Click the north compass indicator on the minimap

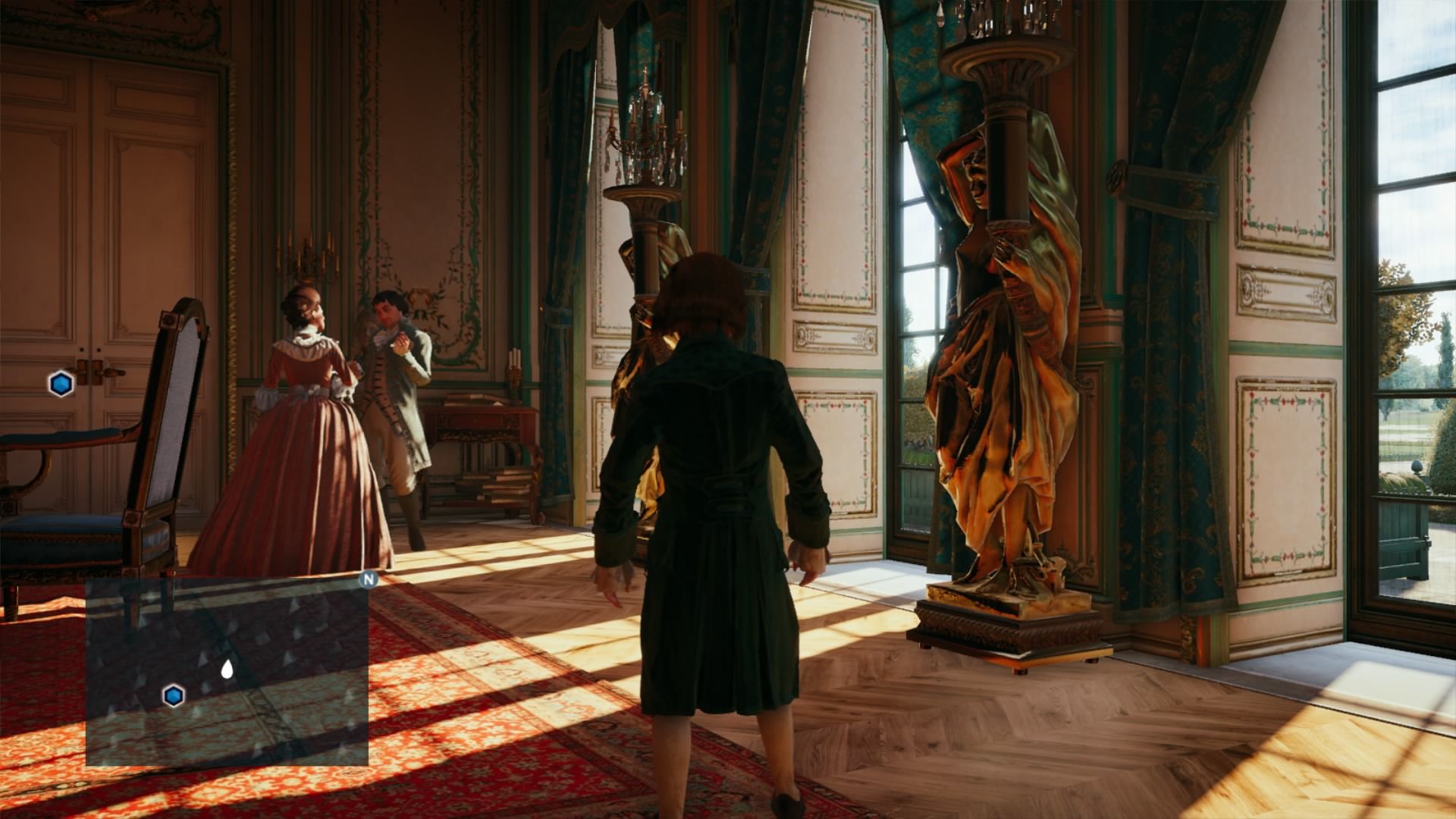click(369, 580)
